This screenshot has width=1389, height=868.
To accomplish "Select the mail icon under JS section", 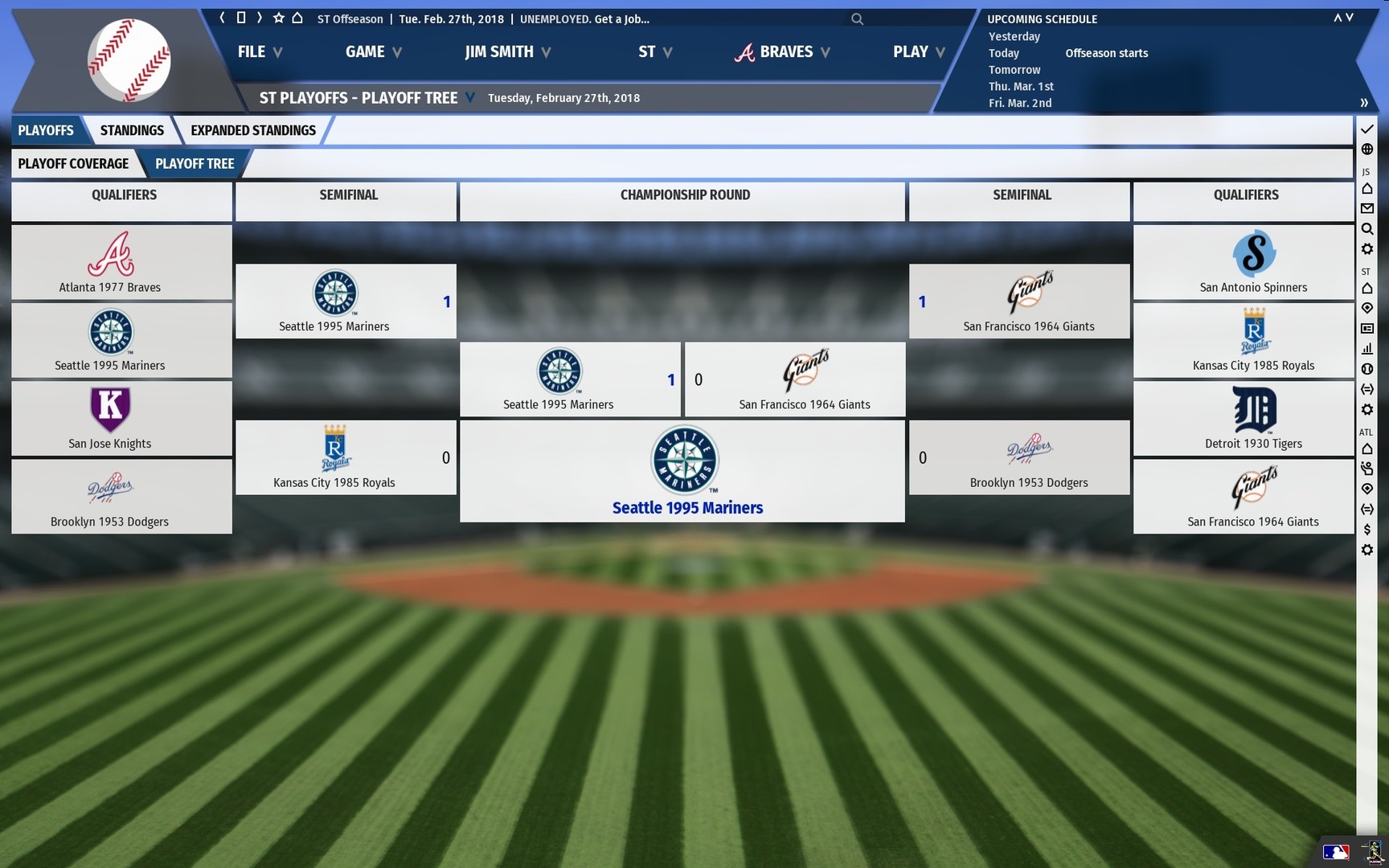I will click(x=1367, y=208).
